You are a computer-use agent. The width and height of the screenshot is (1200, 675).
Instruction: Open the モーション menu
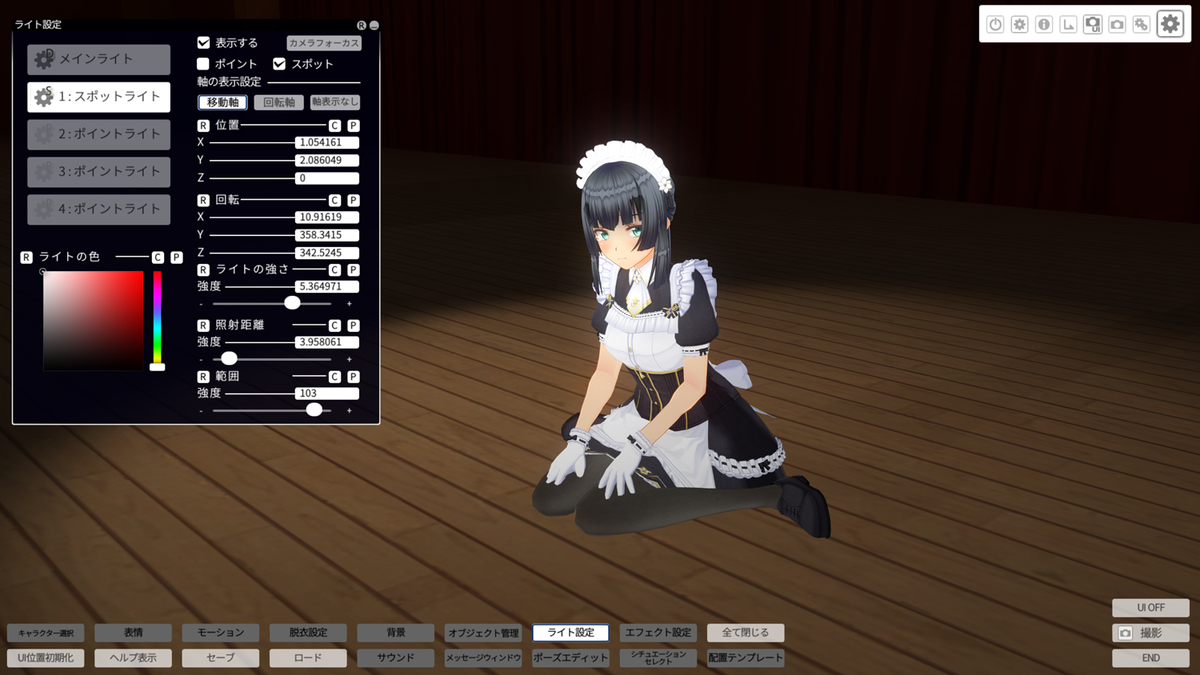point(220,633)
